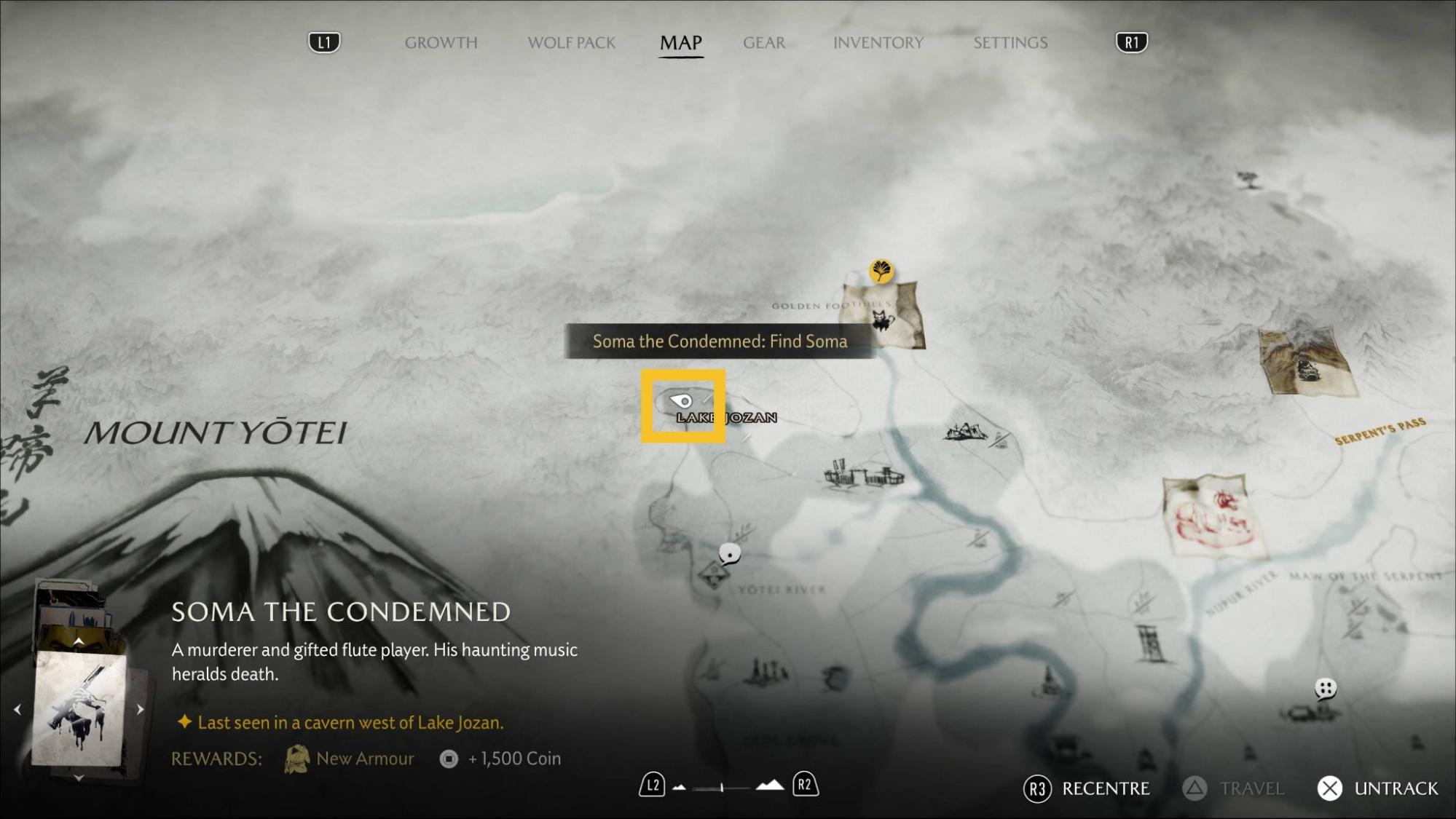Click the golden ginkgo leaf map marker

pyautogui.click(x=881, y=271)
